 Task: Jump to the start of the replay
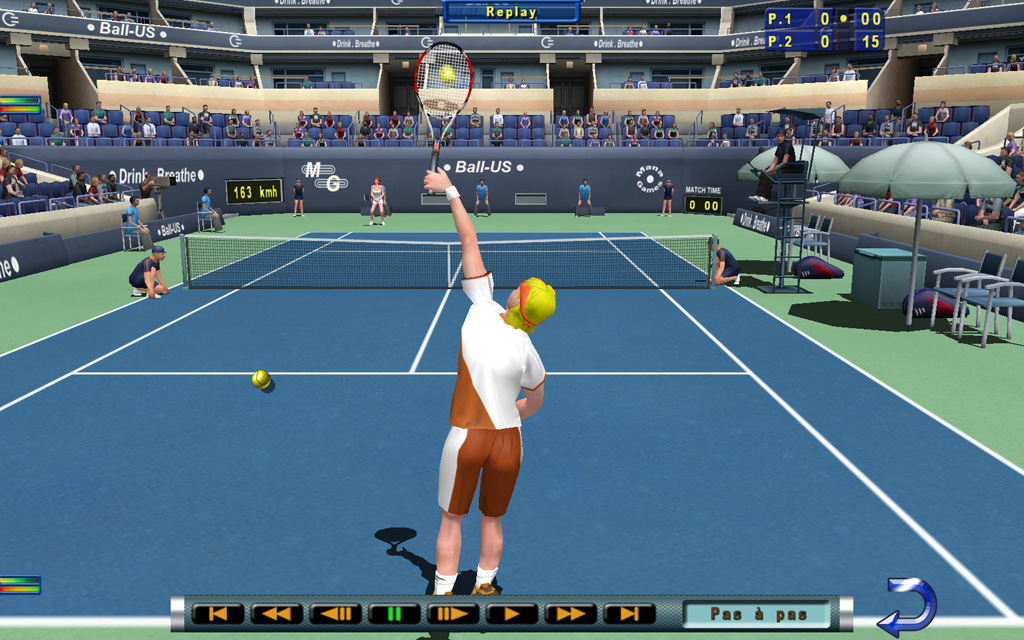218,614
